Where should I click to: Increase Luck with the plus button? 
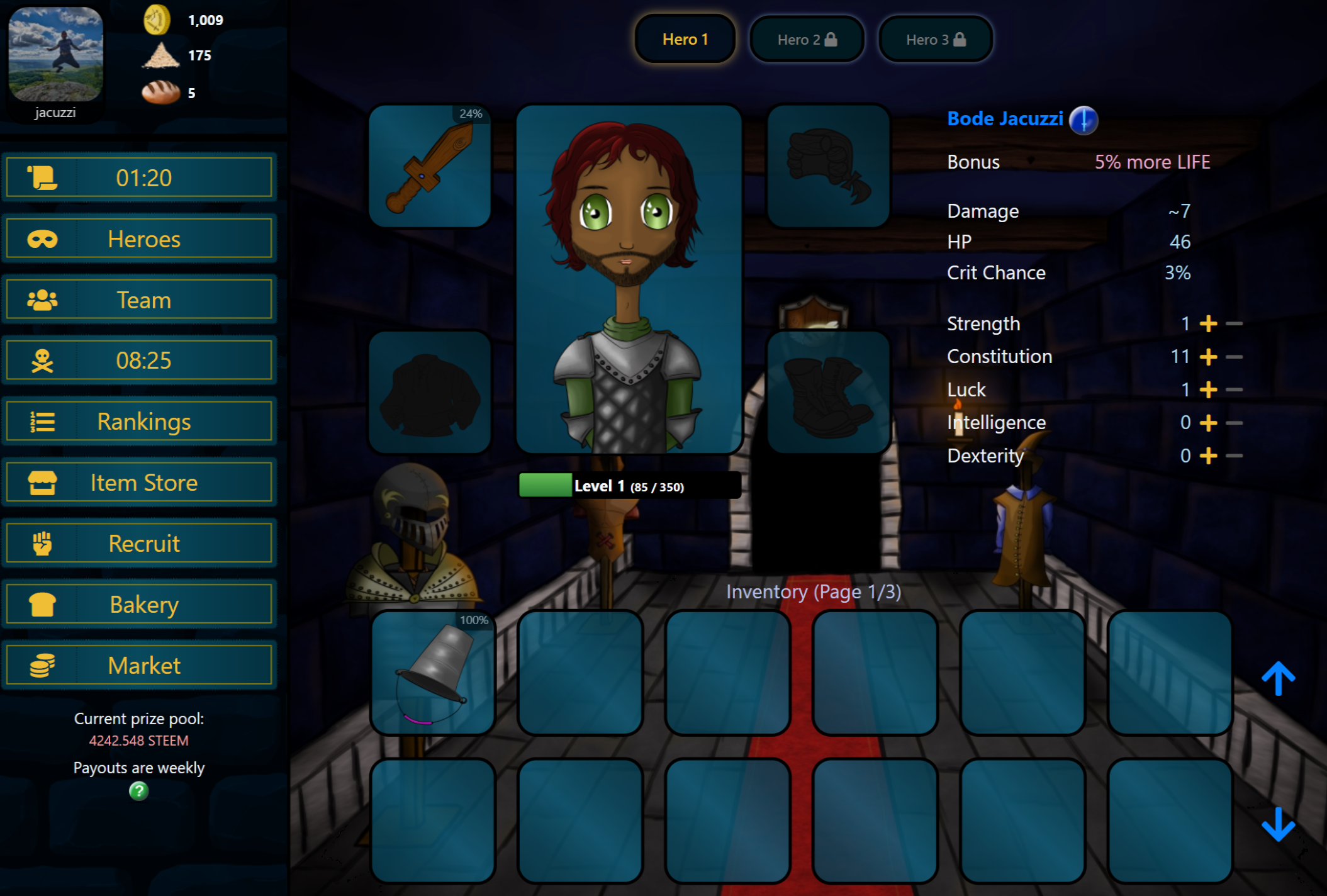pos(1208,390)
